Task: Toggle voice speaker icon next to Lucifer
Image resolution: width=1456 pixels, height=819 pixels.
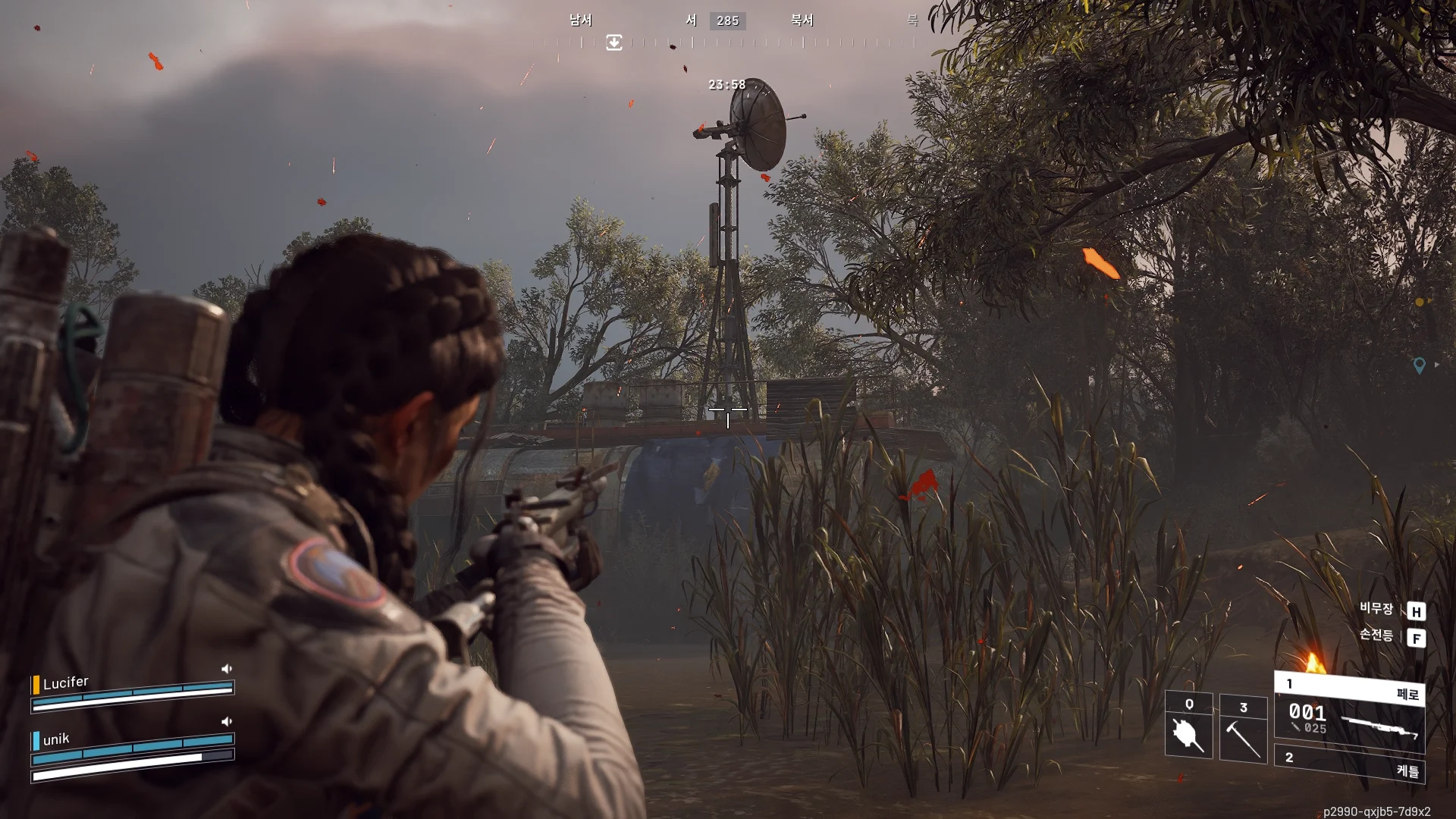Action: [x=226, y=669]
